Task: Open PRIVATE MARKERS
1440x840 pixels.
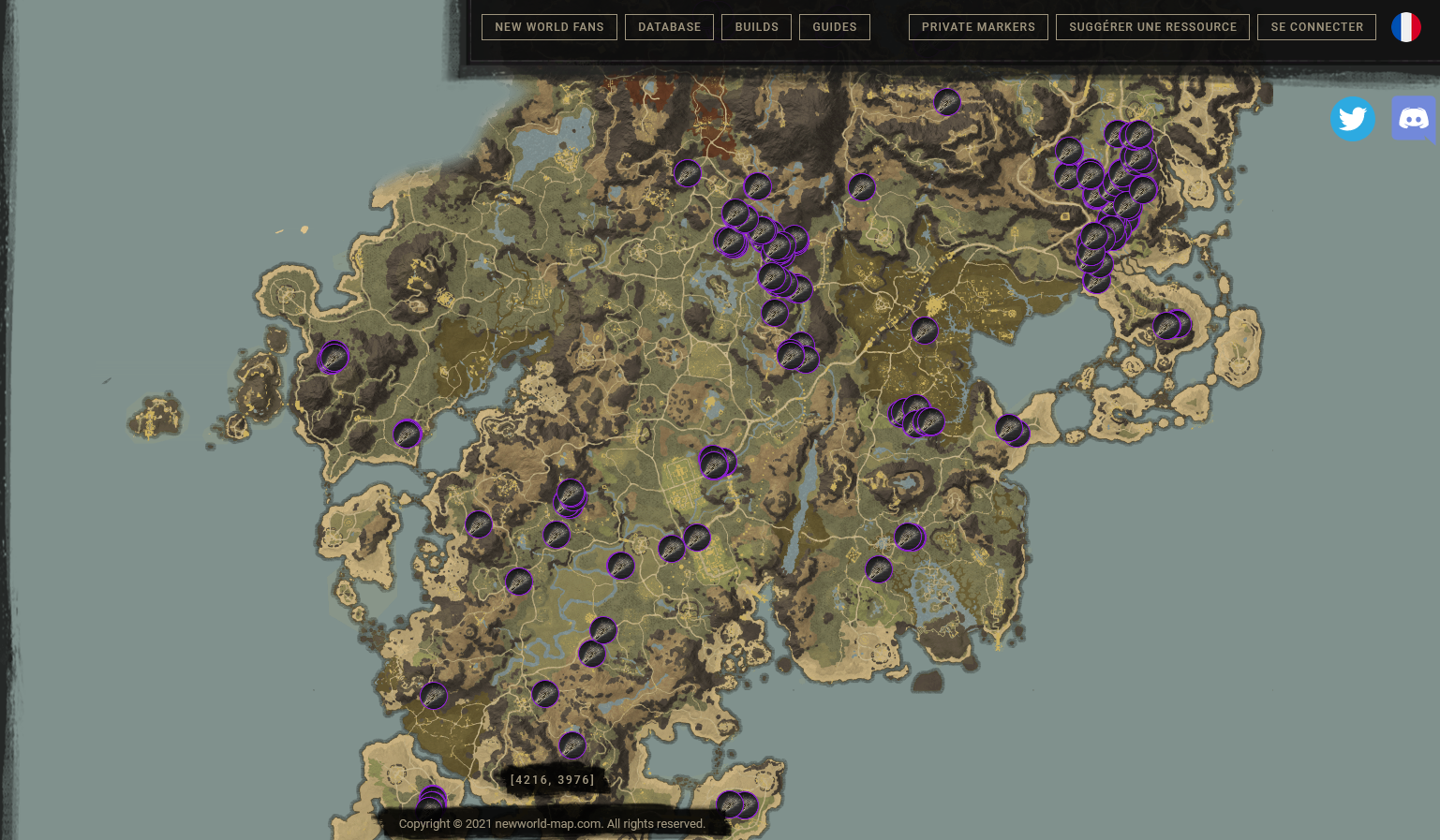Action: 978,27
